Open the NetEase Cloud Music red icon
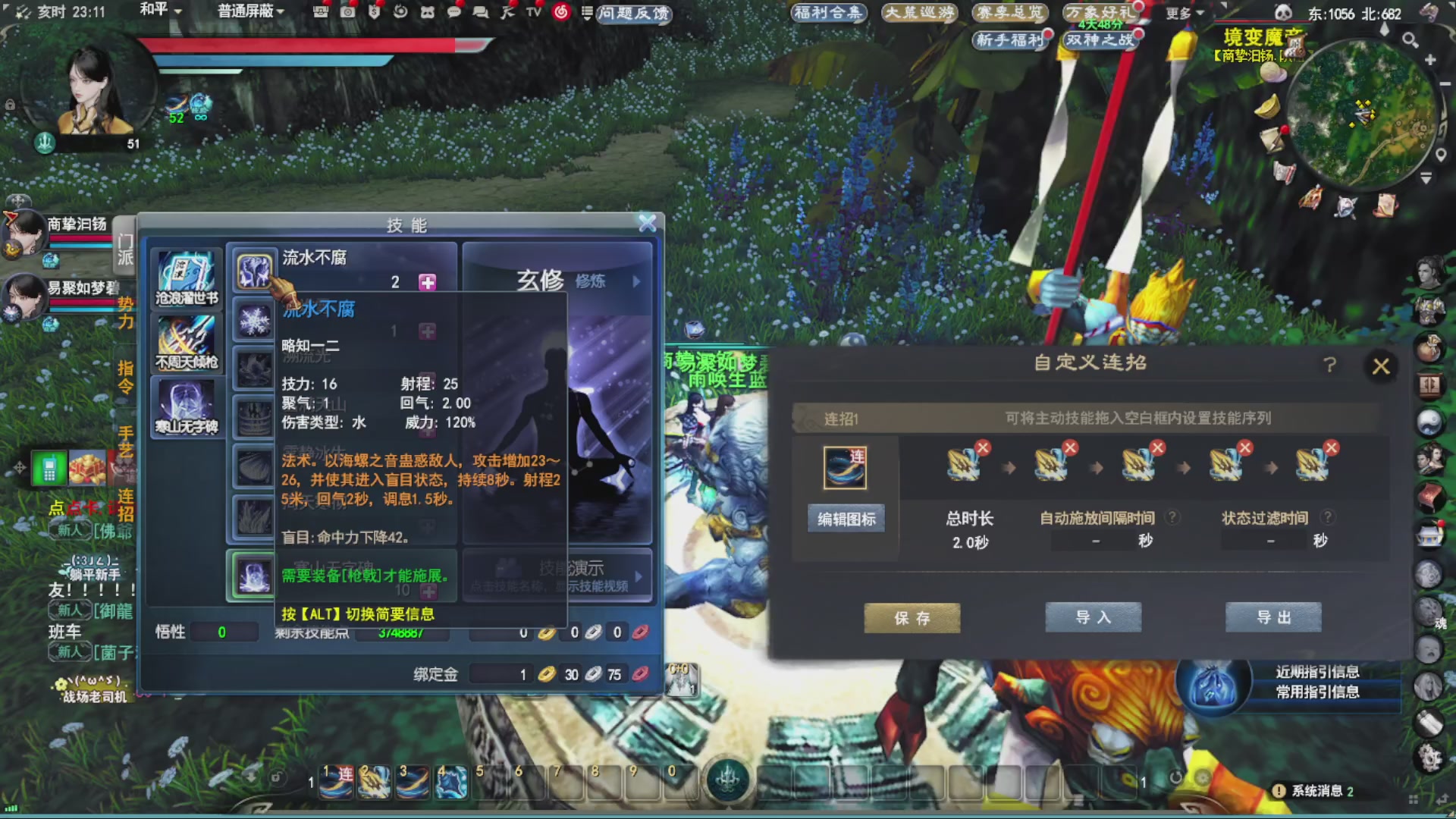The width and height of the screenshot is (1456, 819). (x=559, y=13)
